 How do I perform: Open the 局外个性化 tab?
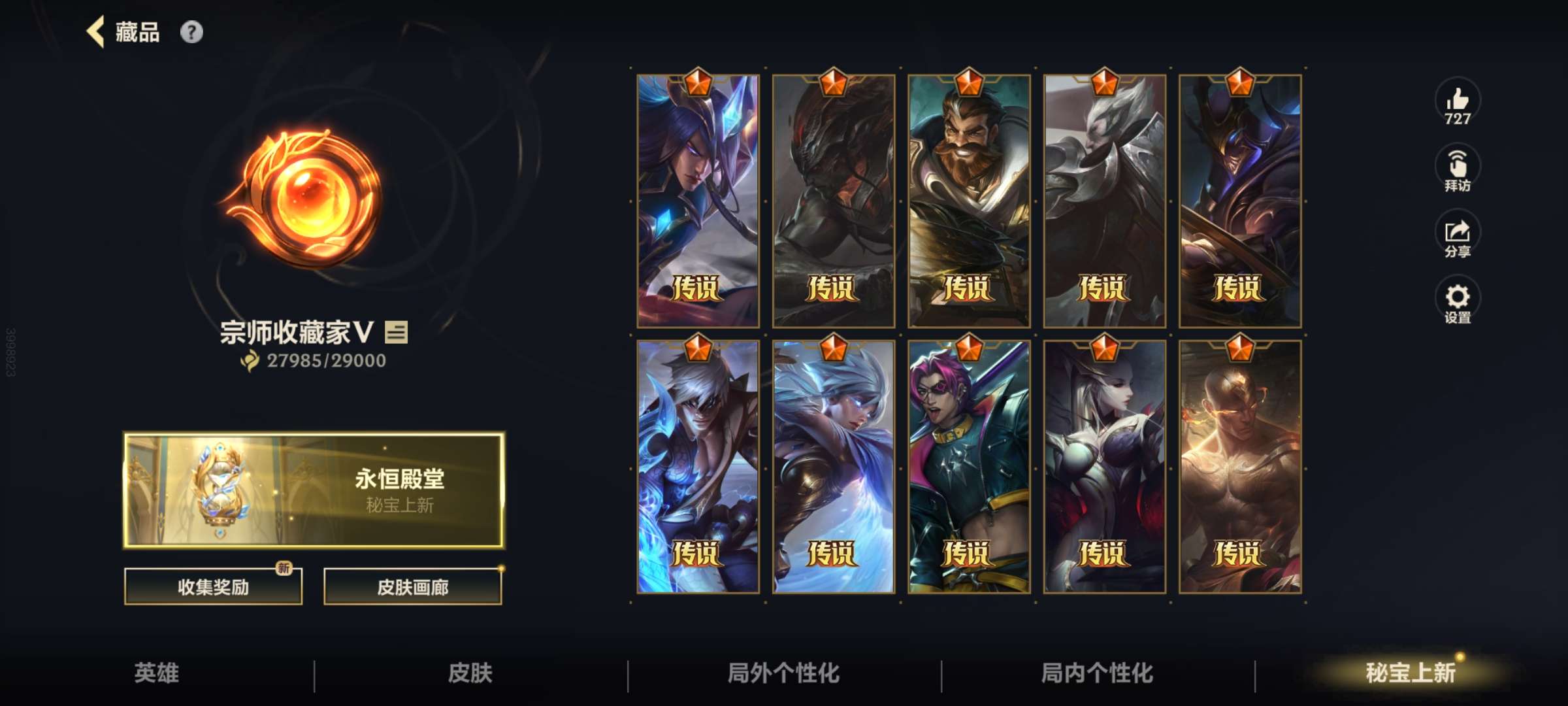click(784, 673)
